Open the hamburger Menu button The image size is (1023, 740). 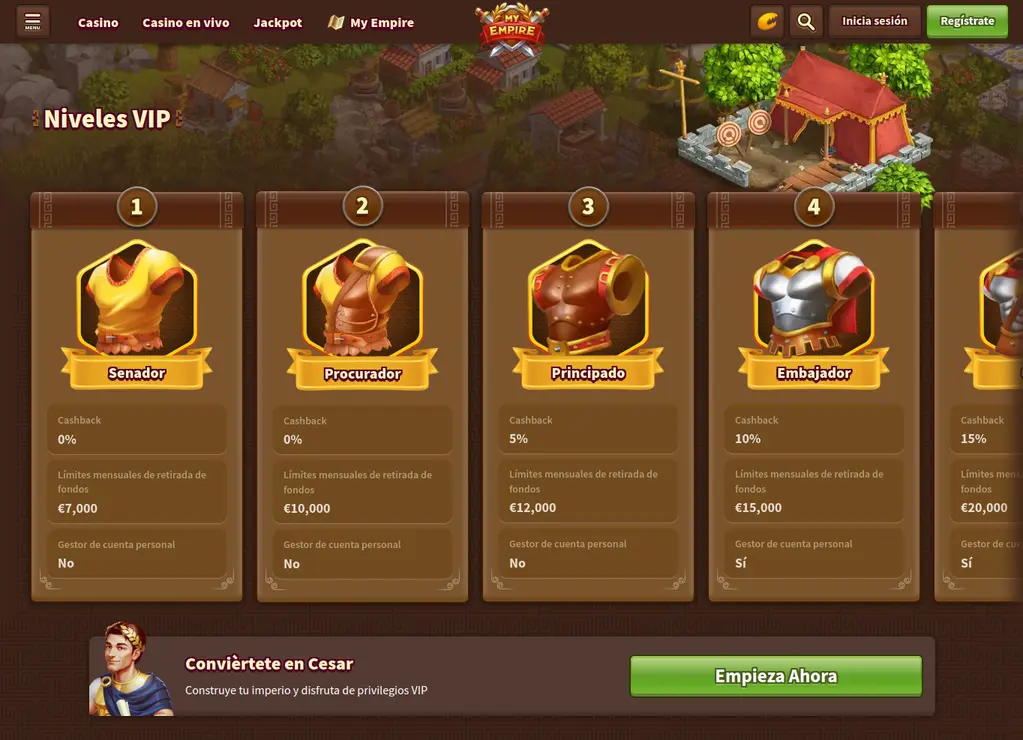click(x=32, y=21)
